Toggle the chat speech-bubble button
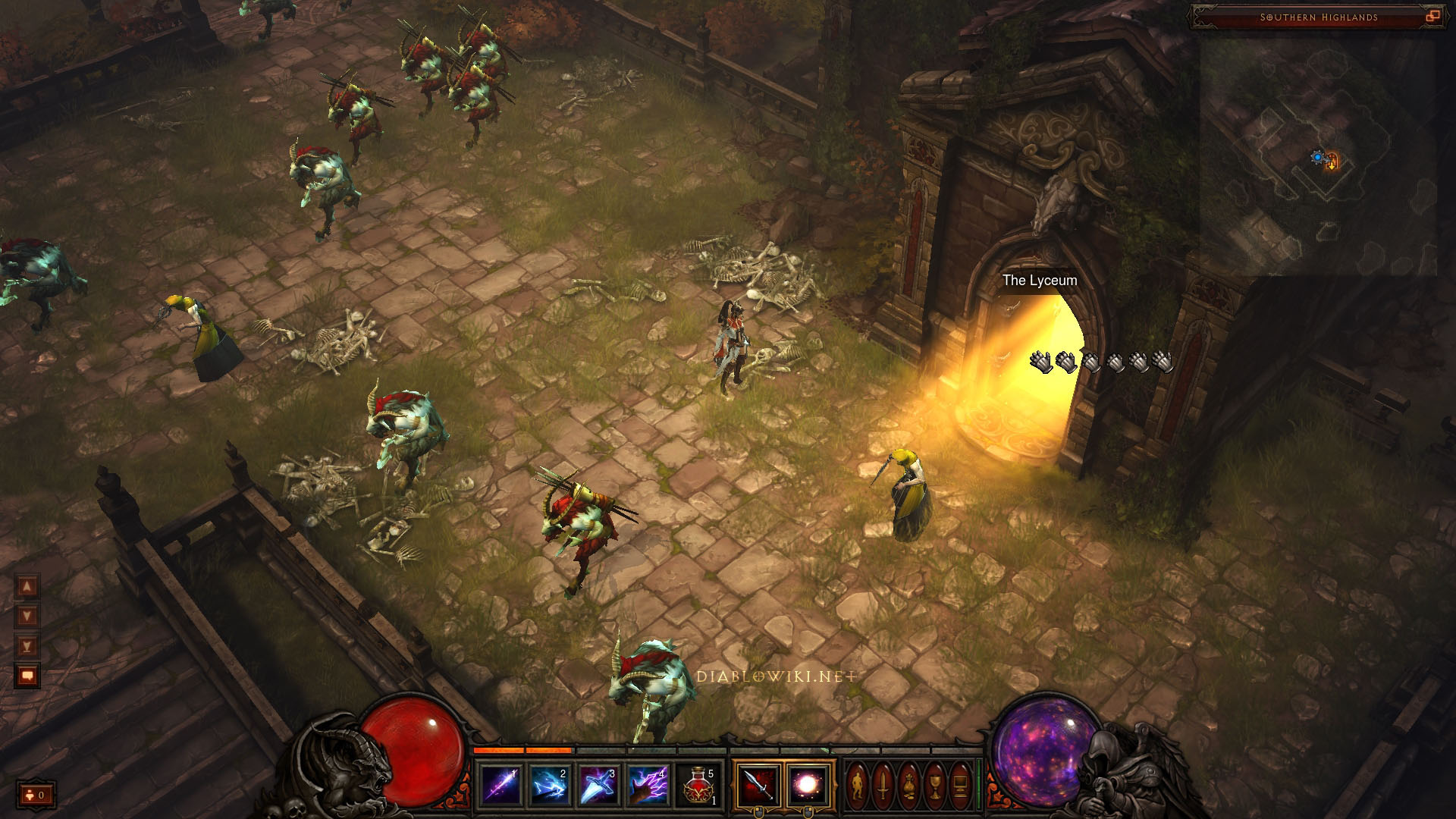The height and width of the screenshot is (819, 1456). coord(27,675)
